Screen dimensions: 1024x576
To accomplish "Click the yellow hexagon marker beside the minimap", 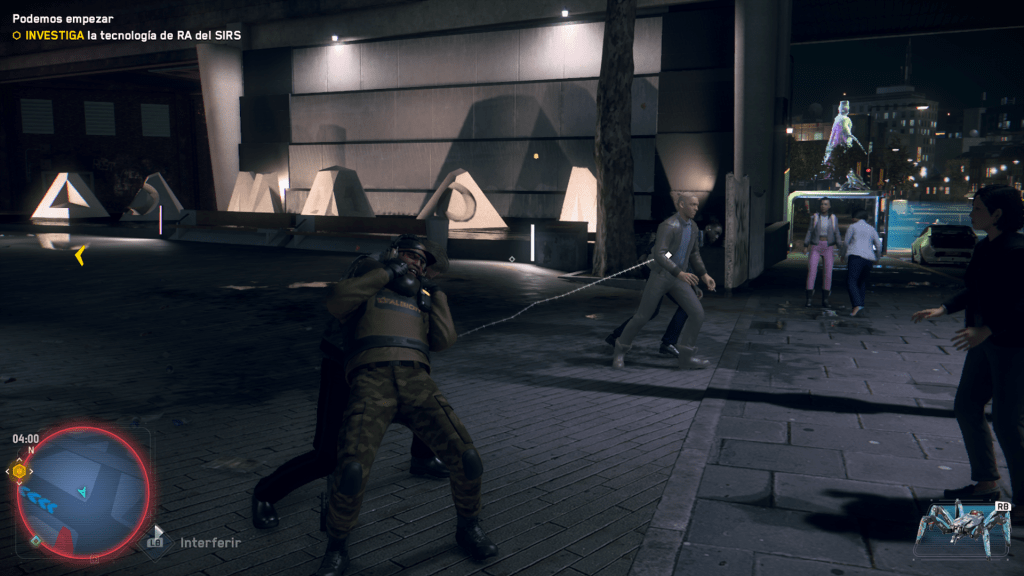I will (19, 471).
